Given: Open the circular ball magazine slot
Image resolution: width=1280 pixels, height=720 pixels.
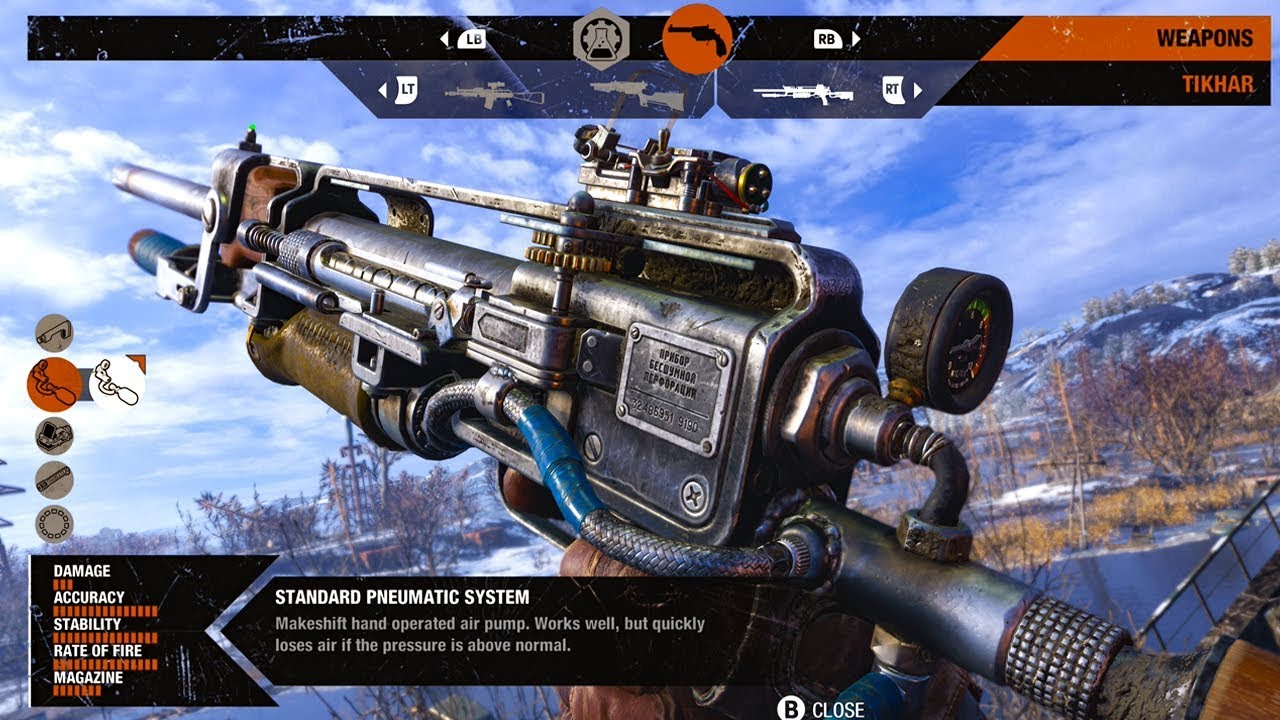Looking at the screenshot, I should [x=54, y=523].
